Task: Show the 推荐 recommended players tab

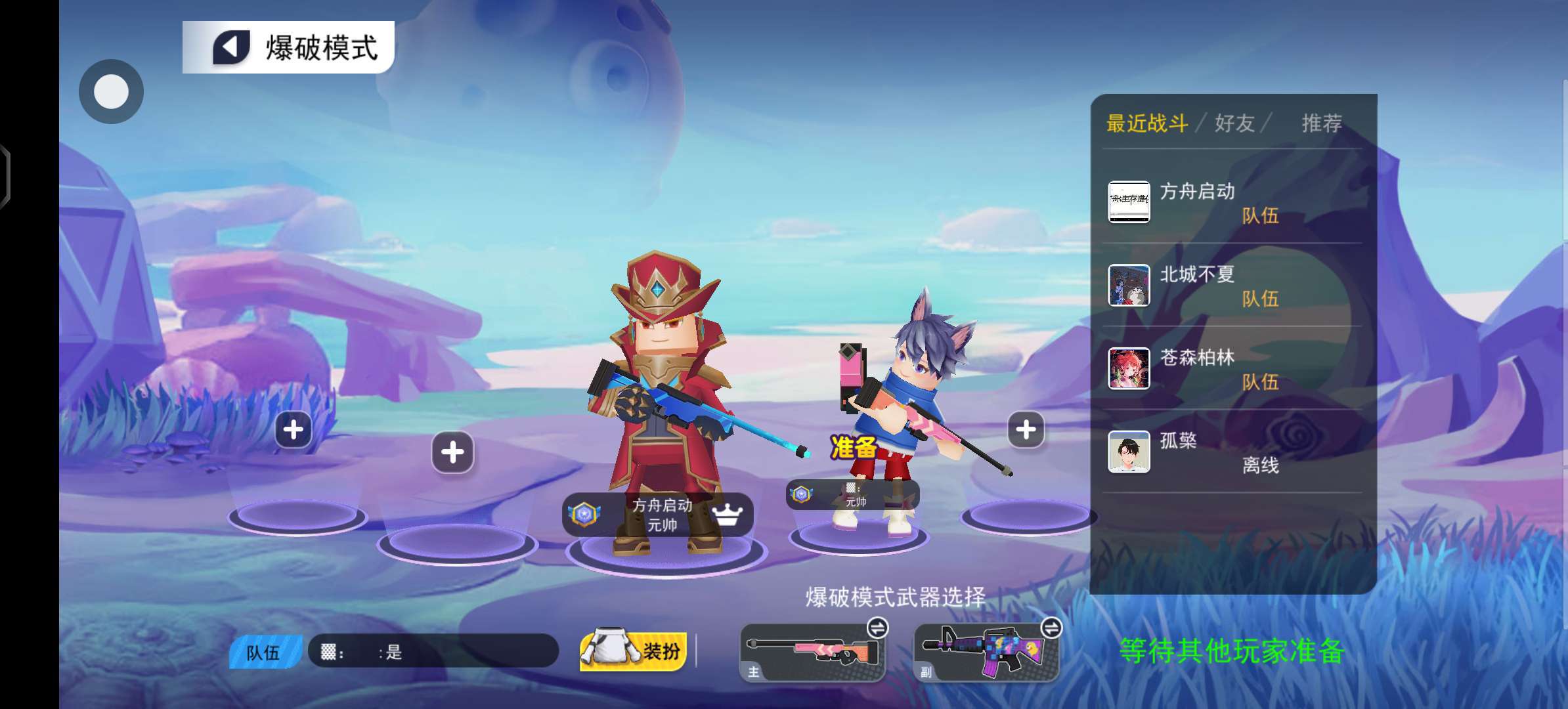Action: (1321, 123)
